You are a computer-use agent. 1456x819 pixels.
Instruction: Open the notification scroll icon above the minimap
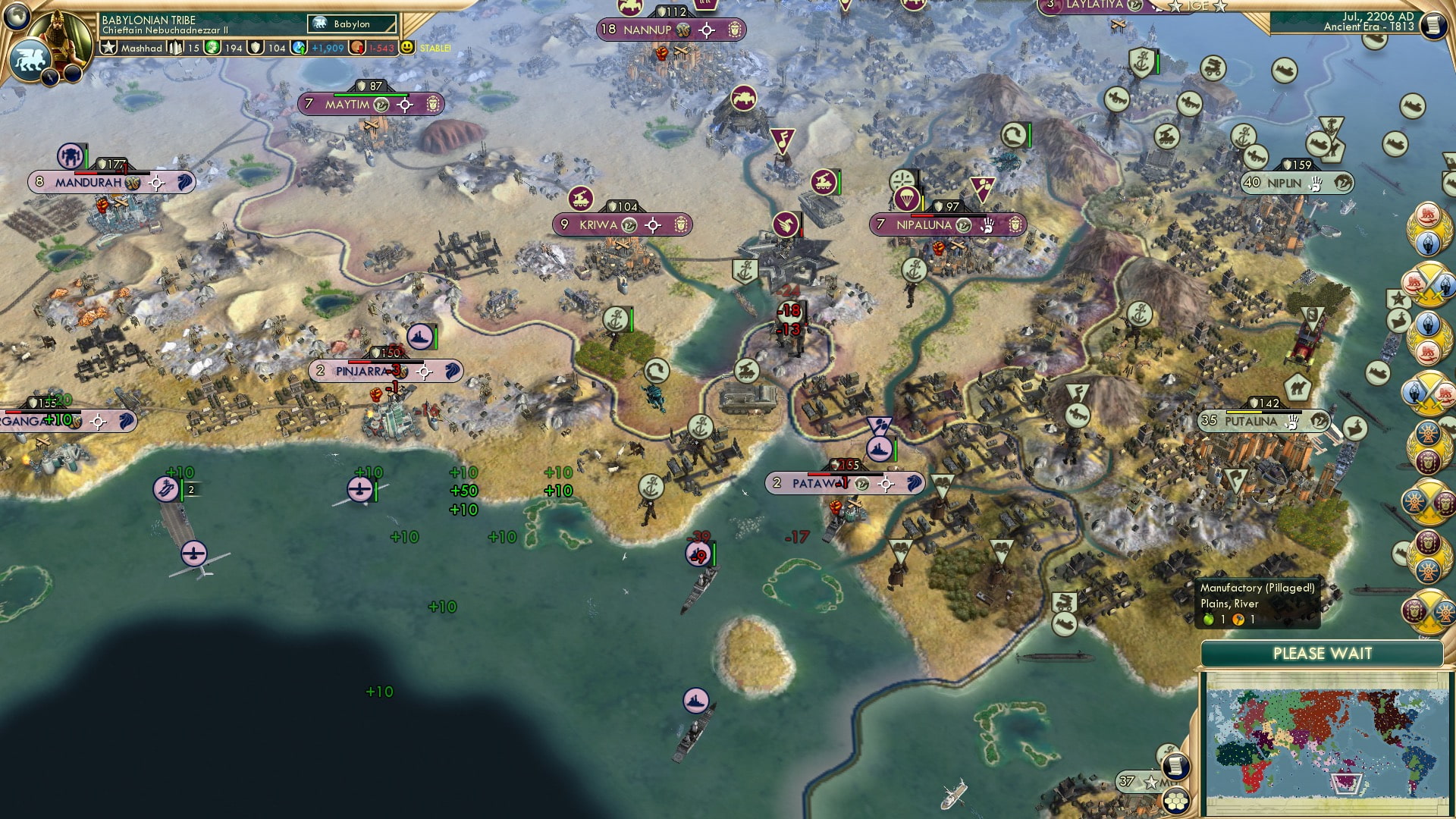(x=1175, y=766)
